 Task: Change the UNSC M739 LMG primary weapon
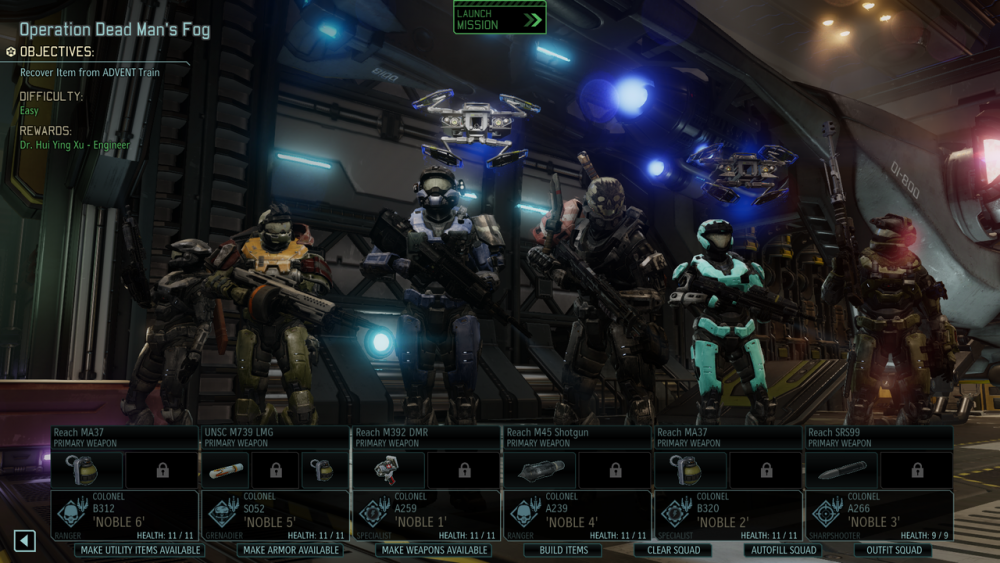[x=275, y=437]
